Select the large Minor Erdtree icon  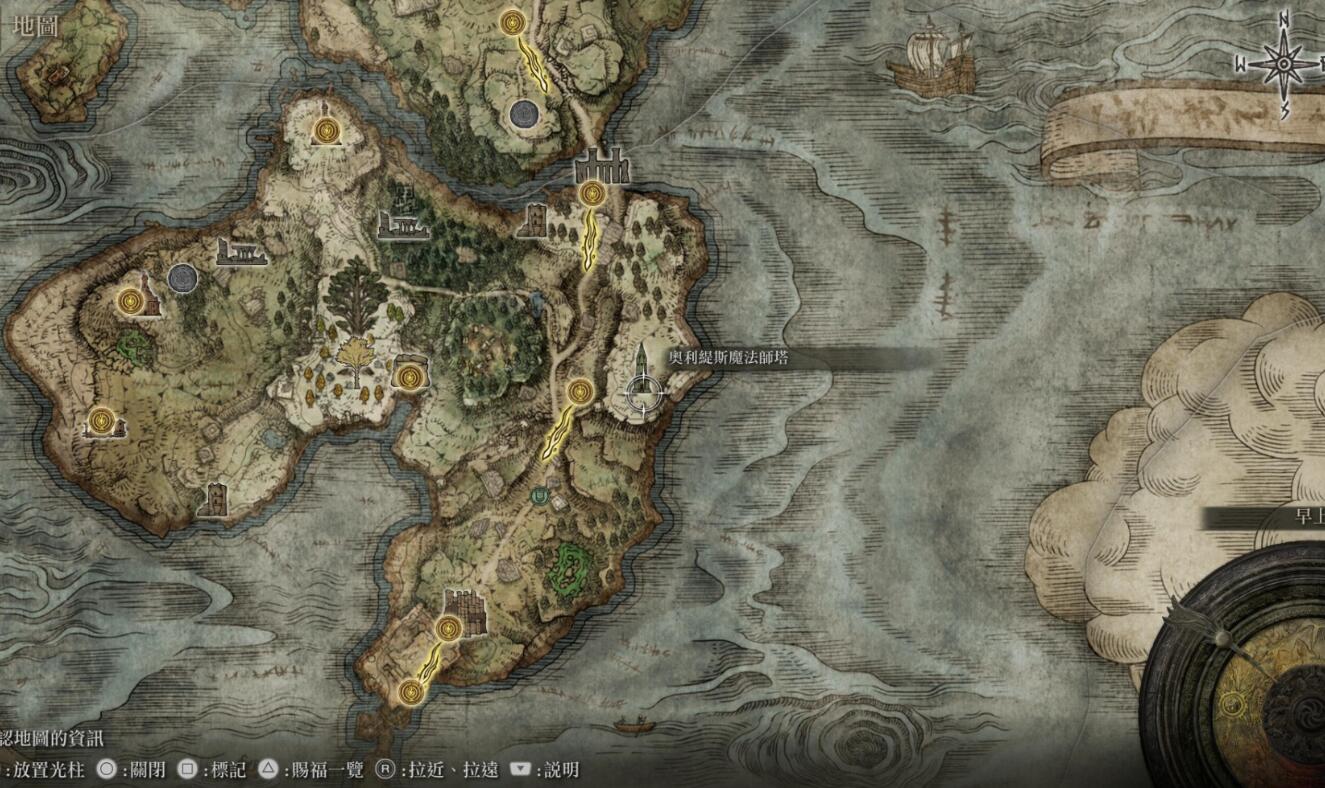tap(354, 288)
